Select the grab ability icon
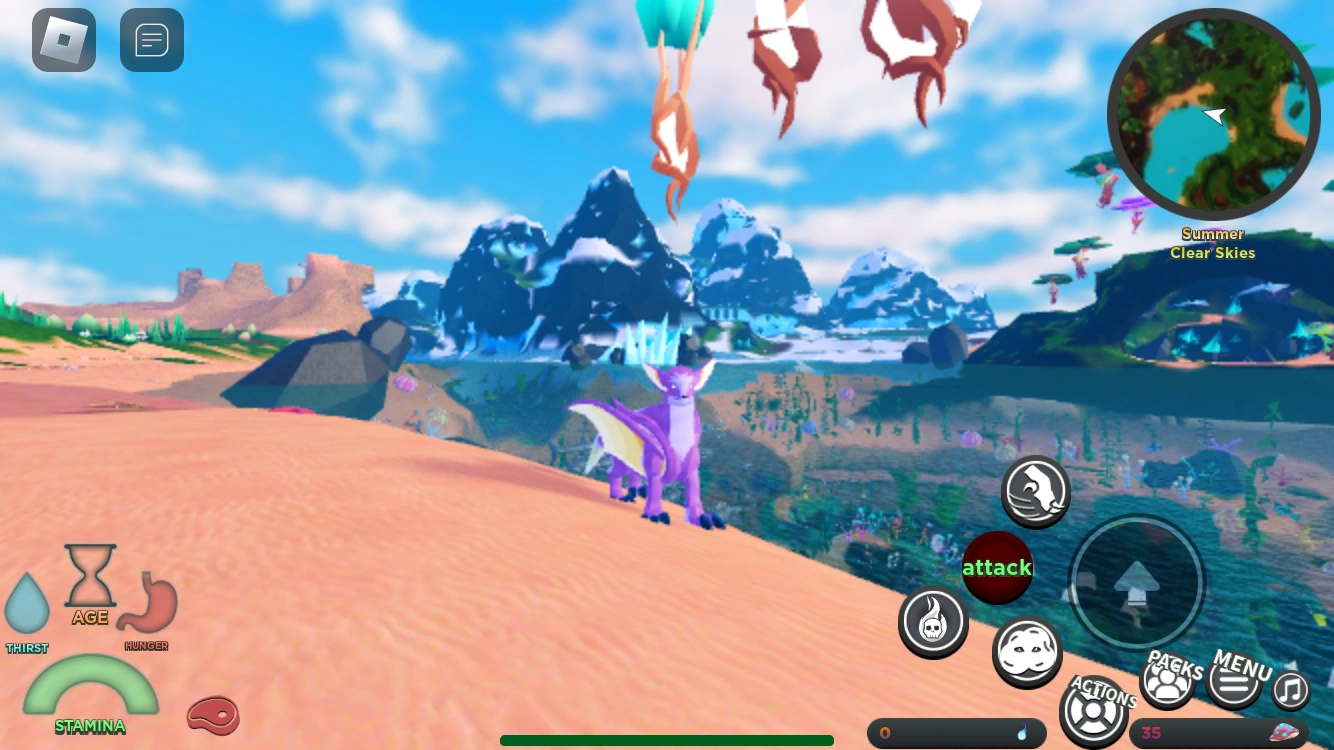1334x750 pixels. coord(1035,492)
